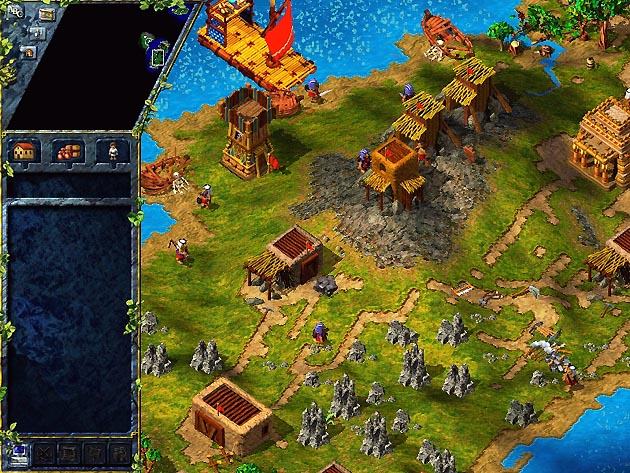Screen dimensions: 630x473
Task: Open the computer game options menu
Action: tap(18, 453)
